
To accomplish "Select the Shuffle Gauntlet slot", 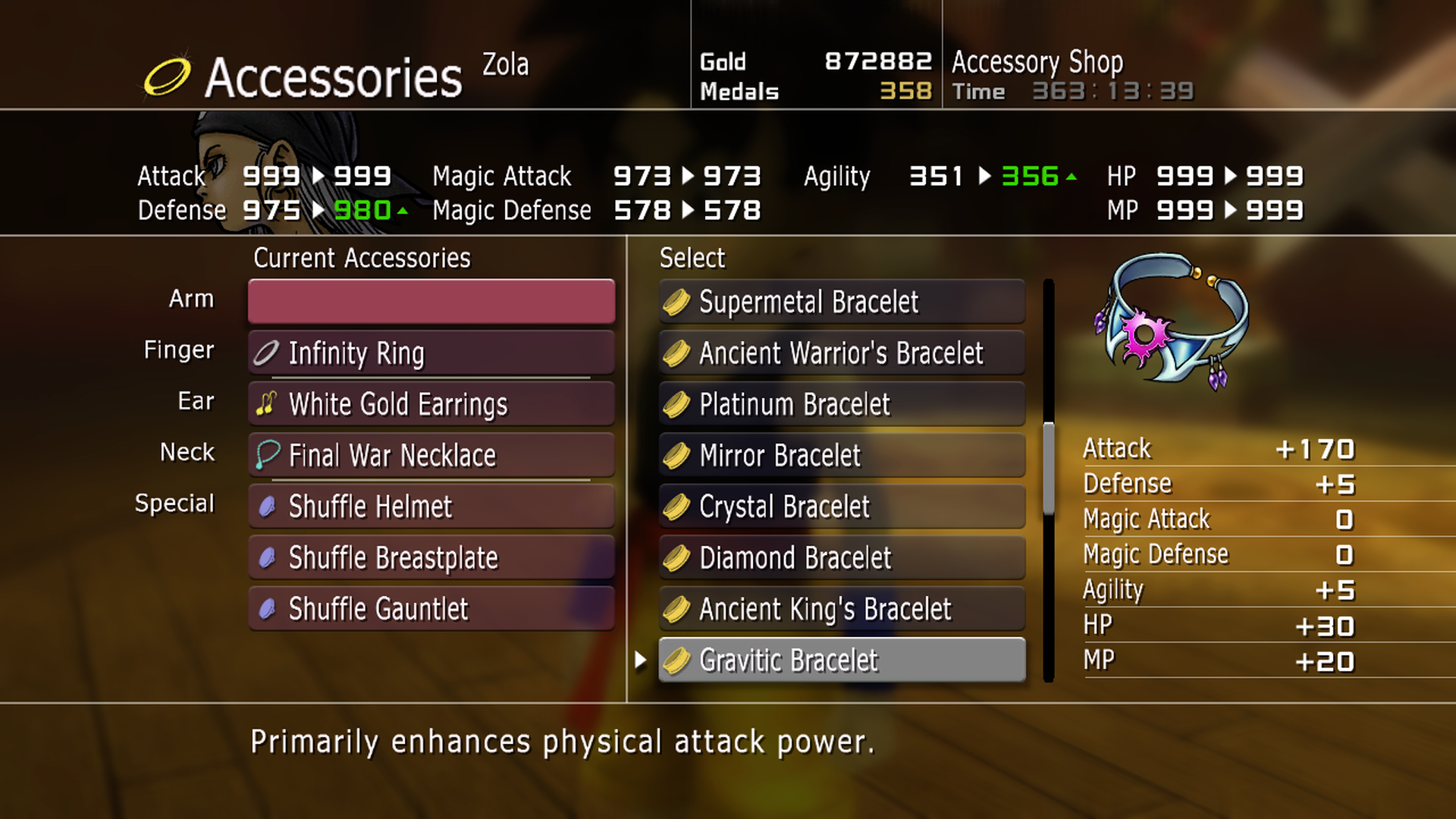I will 431,609.
